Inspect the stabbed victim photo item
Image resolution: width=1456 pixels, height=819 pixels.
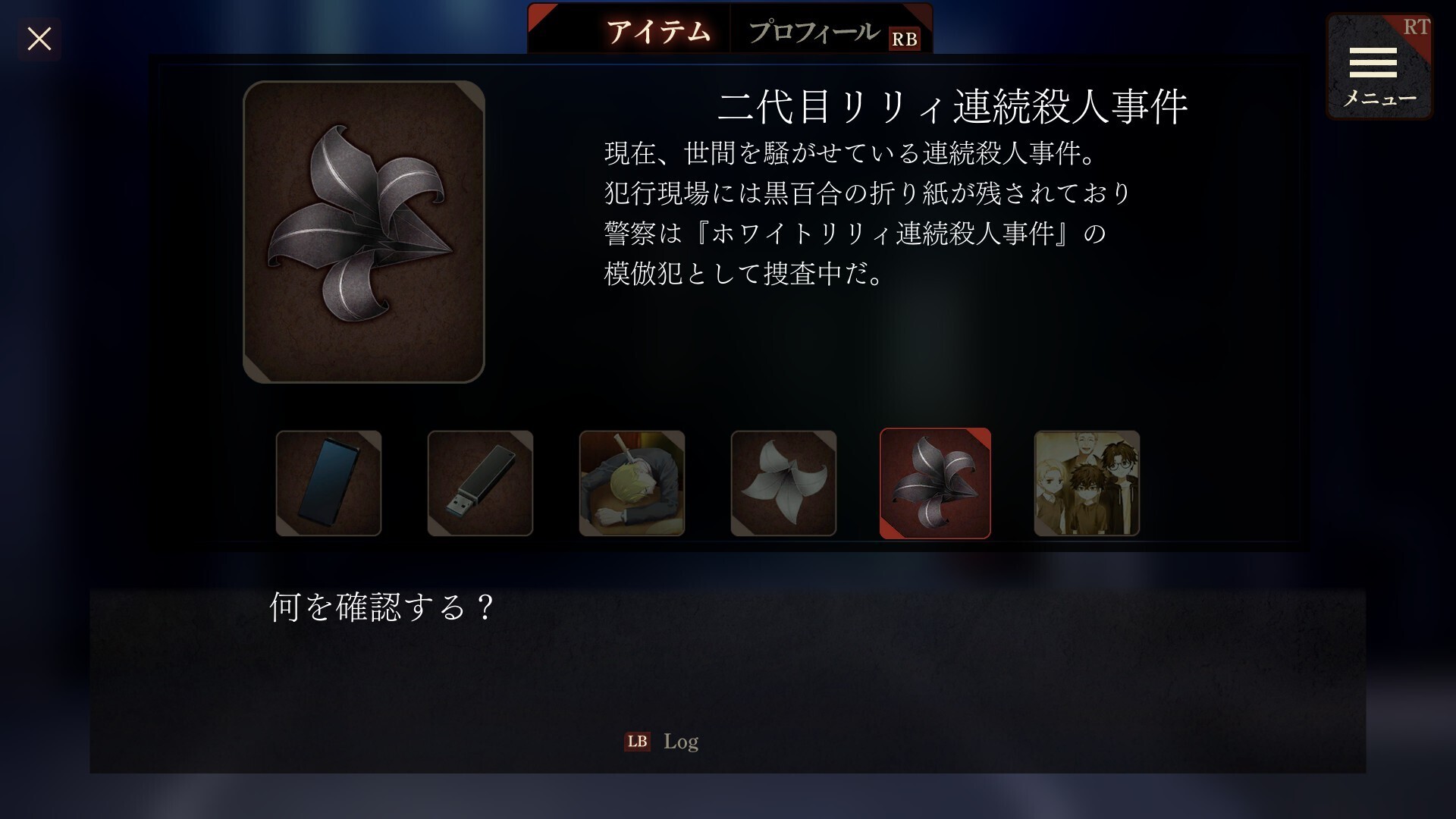[x=632, y=484]
